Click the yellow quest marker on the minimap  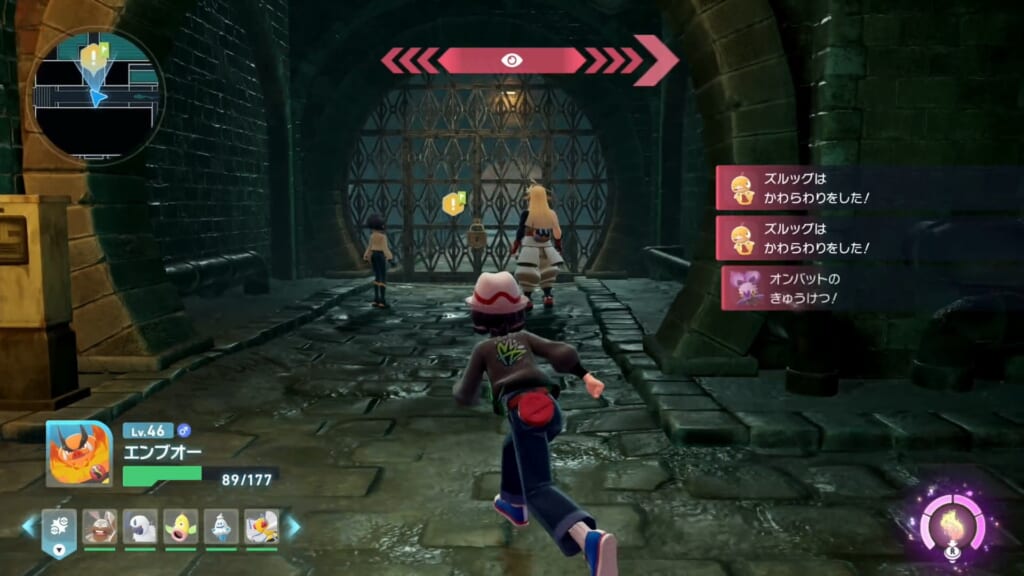94,53
